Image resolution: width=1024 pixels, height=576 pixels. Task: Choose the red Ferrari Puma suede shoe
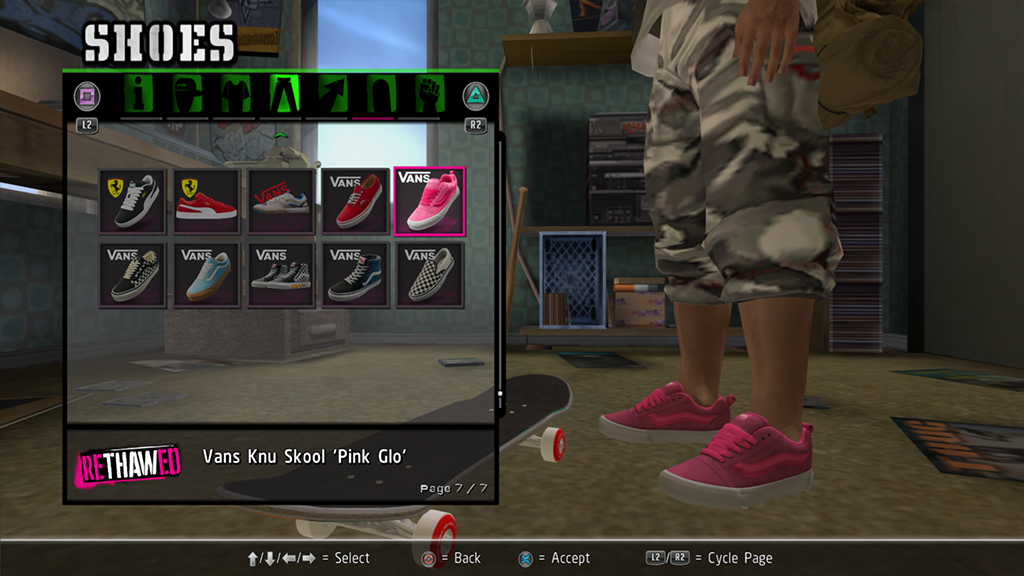tap(207, 201)
